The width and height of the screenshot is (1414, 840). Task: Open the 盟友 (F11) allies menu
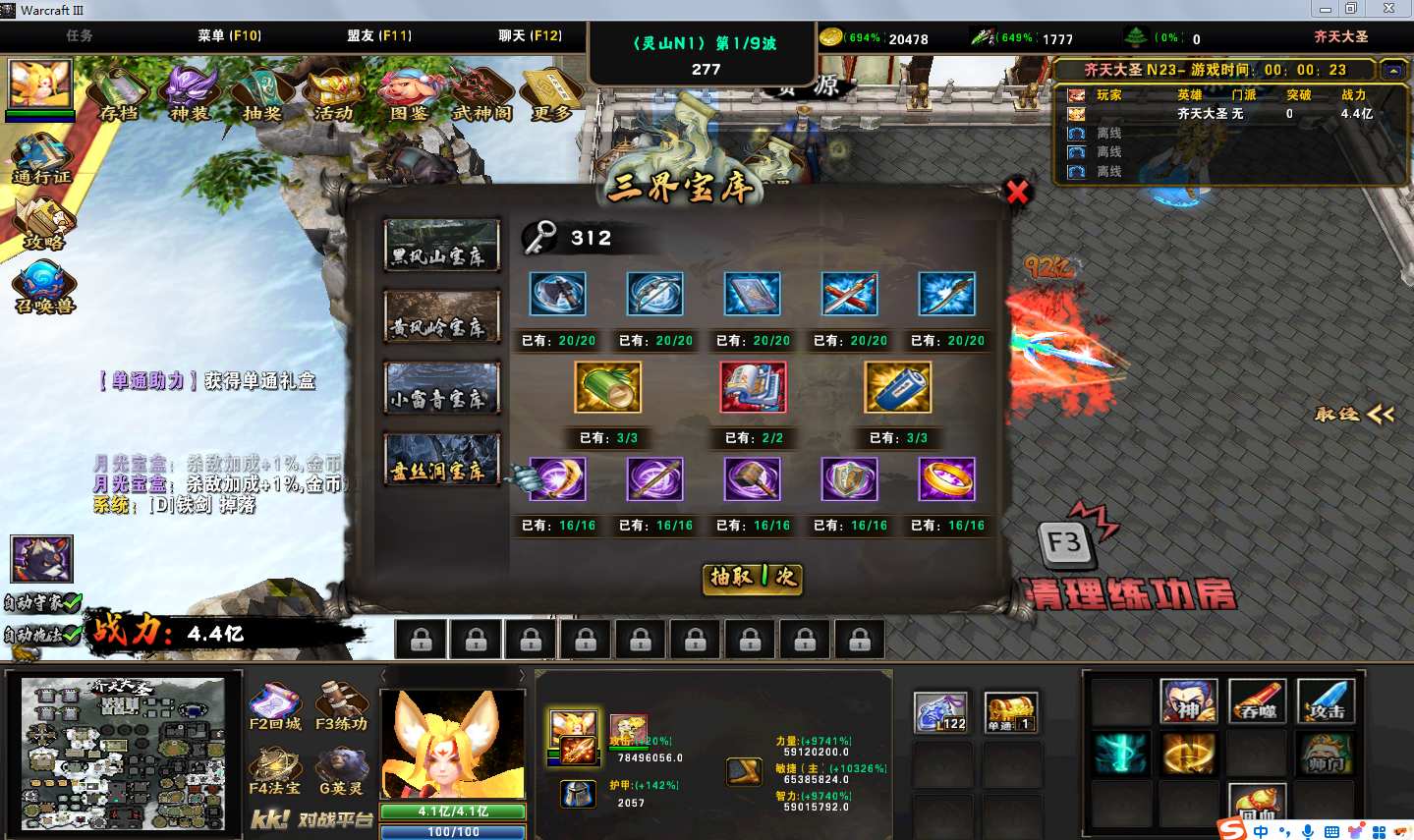click(x=379, y=35)
